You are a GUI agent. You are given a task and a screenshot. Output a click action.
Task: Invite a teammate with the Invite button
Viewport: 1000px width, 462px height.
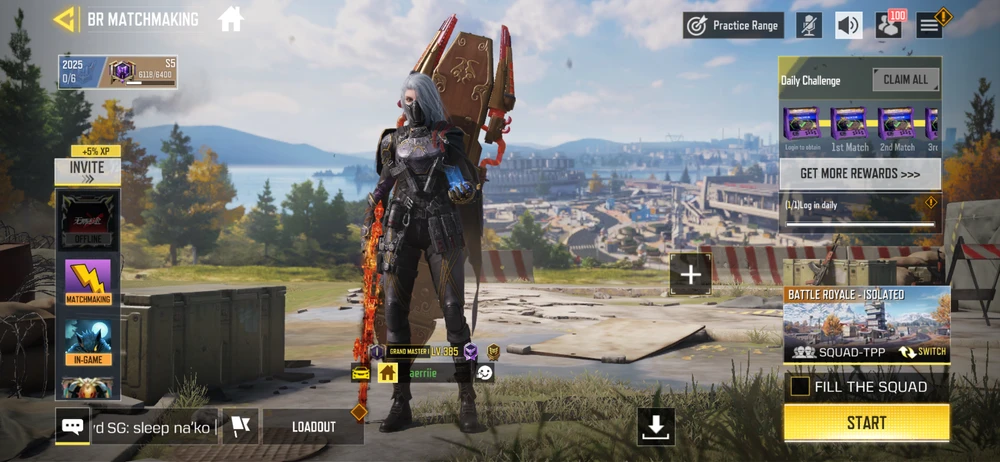click(87, 171)
